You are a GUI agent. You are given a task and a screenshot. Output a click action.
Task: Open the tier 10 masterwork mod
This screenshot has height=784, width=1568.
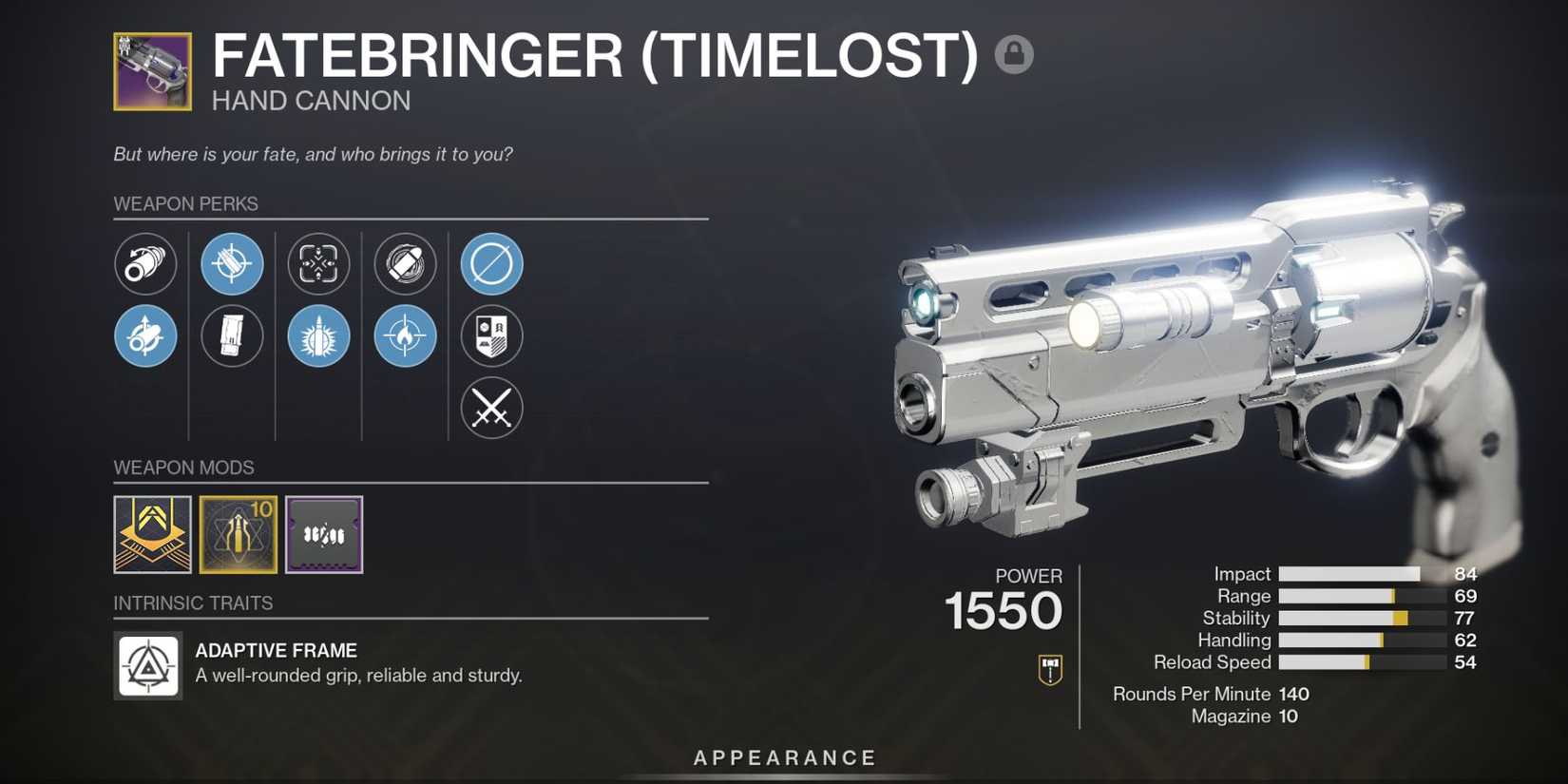tap(239, 534)
